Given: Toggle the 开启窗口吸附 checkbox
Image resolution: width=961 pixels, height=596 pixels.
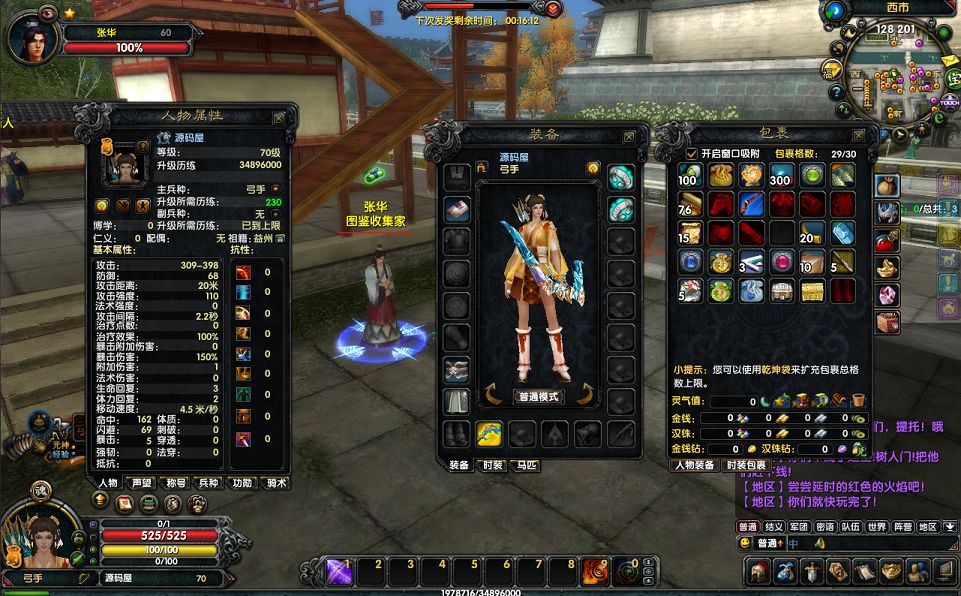Looking at the screenshot, I should click(x=692, y=153).
